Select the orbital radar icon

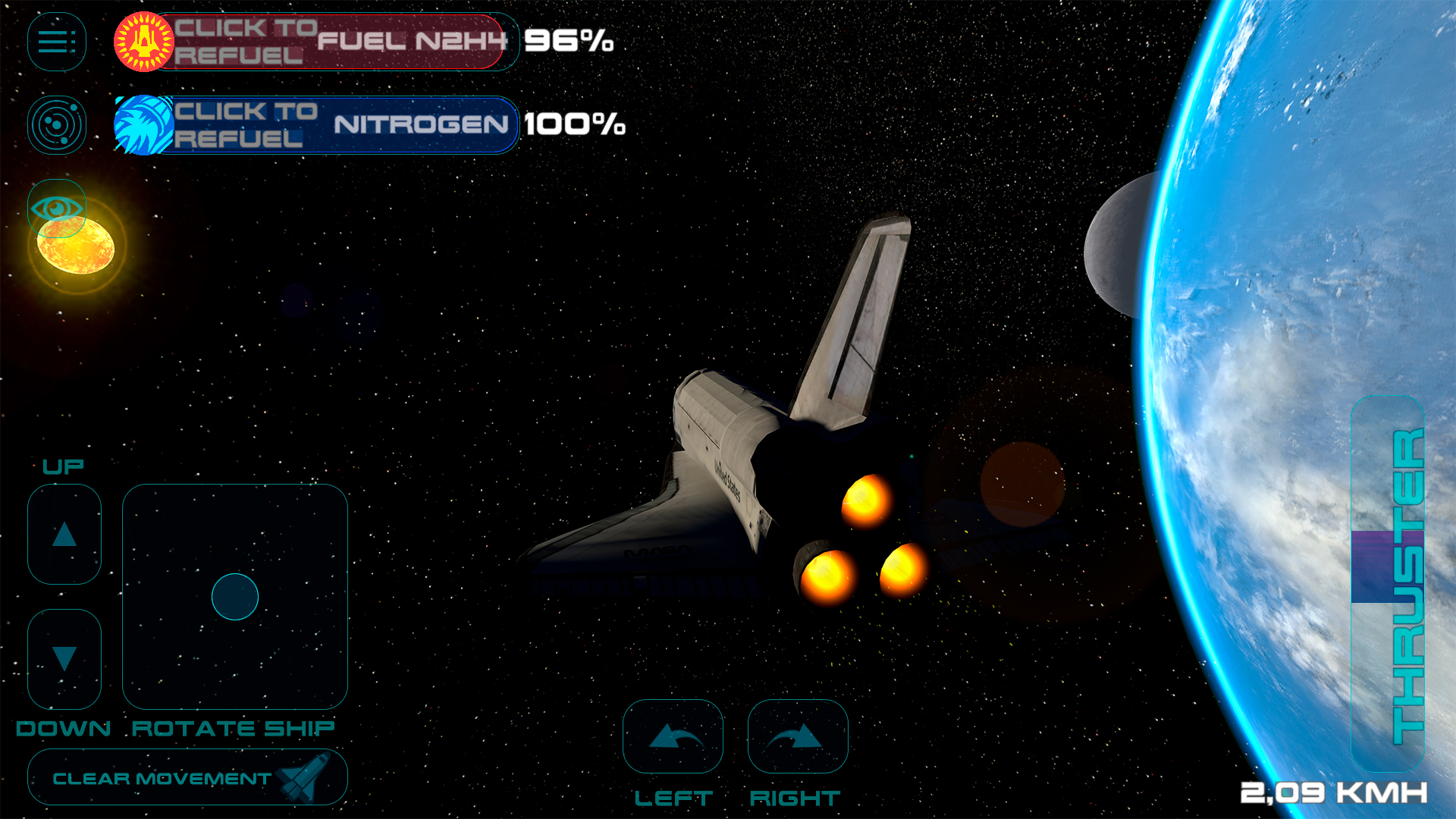click(56, 124)
